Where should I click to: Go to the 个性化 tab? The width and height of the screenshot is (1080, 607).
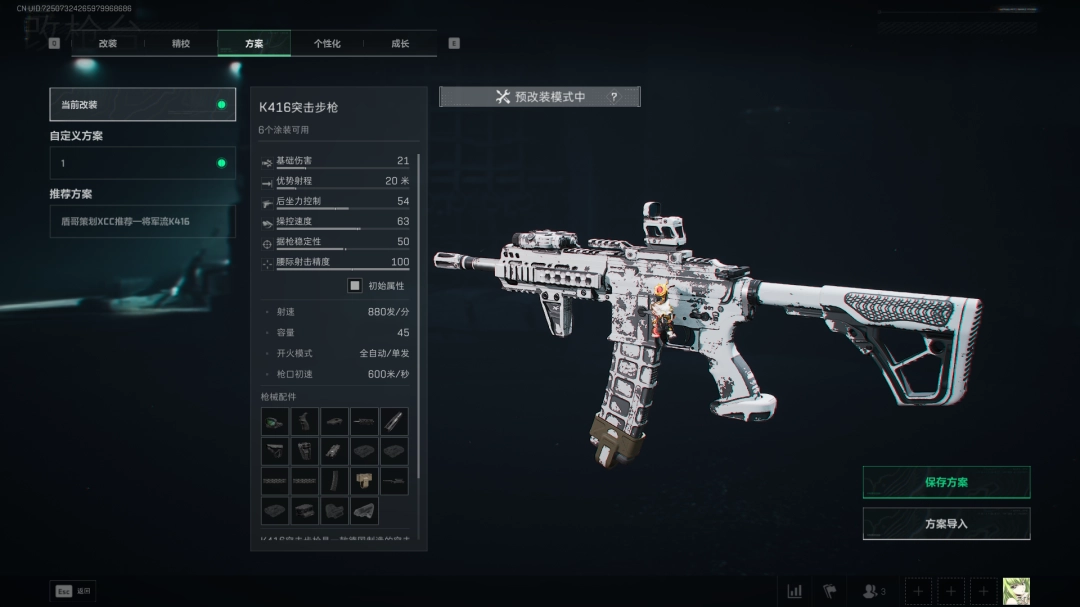pyautogui.click(x=327, y=43)
